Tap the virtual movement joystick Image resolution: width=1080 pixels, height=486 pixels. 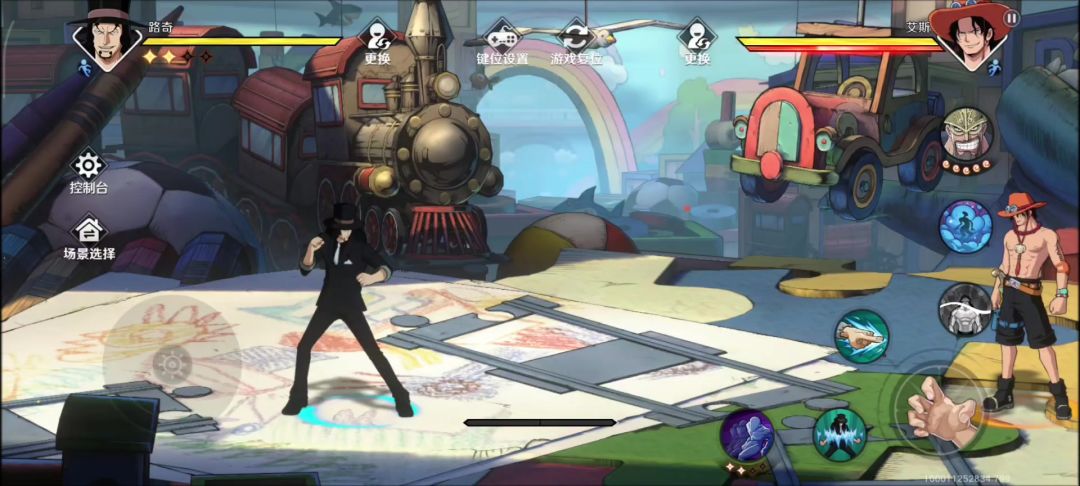pos(171,362)
